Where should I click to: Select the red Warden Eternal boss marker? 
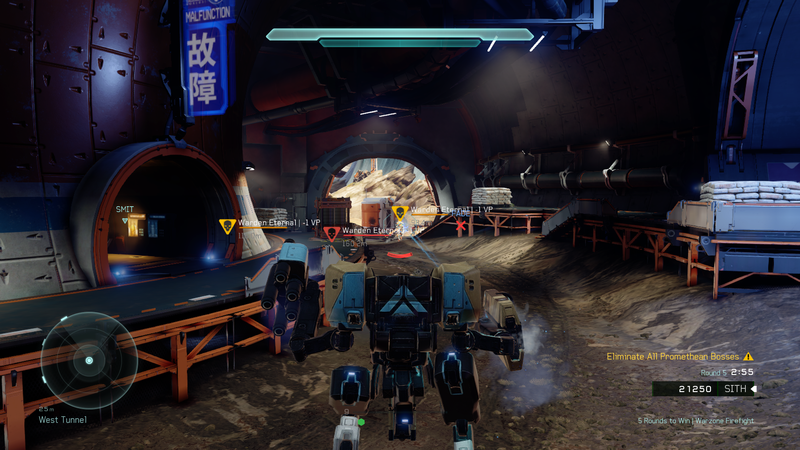(x=331, y=233)
